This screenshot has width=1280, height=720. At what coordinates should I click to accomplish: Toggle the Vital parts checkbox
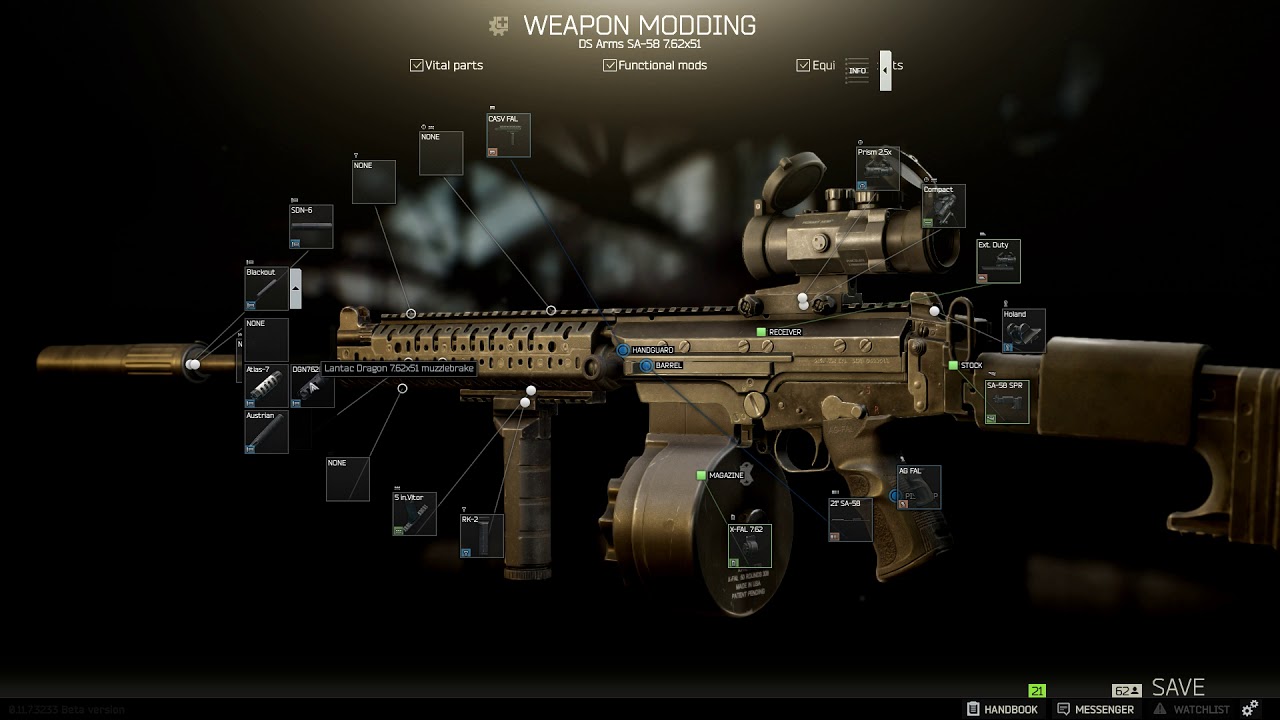[417, 66]
